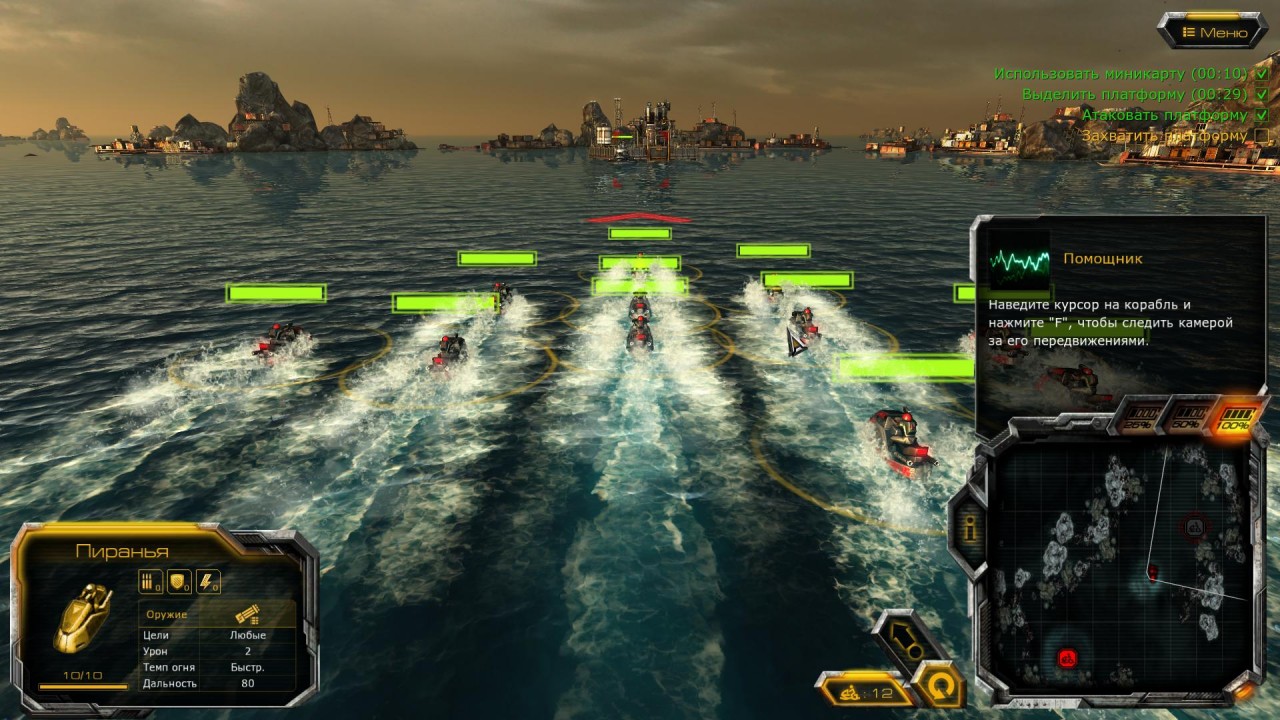Click the grey platform marker on the minimap
Screen dimensions: 1280x720
tap(1194, 525)
